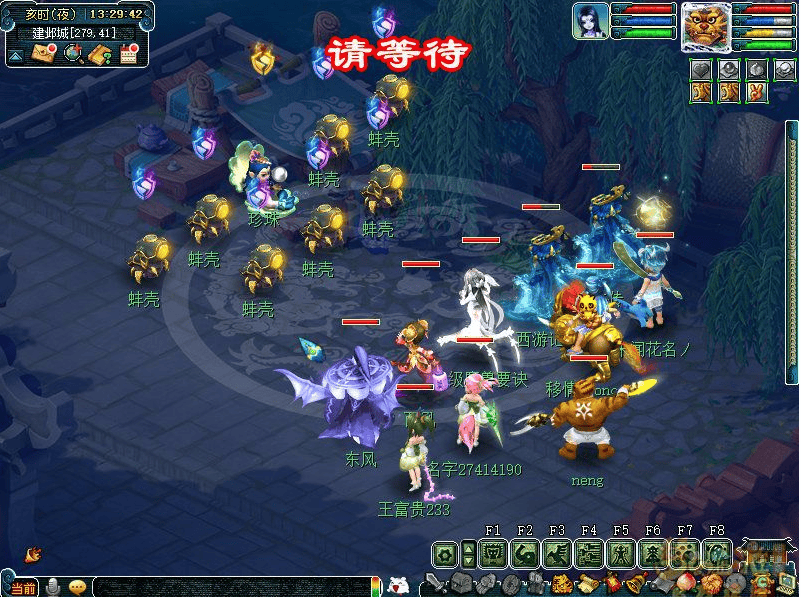Click the microphone voice chat button
This screenshot has height=597, width=801.
click(x=52, y=587)
